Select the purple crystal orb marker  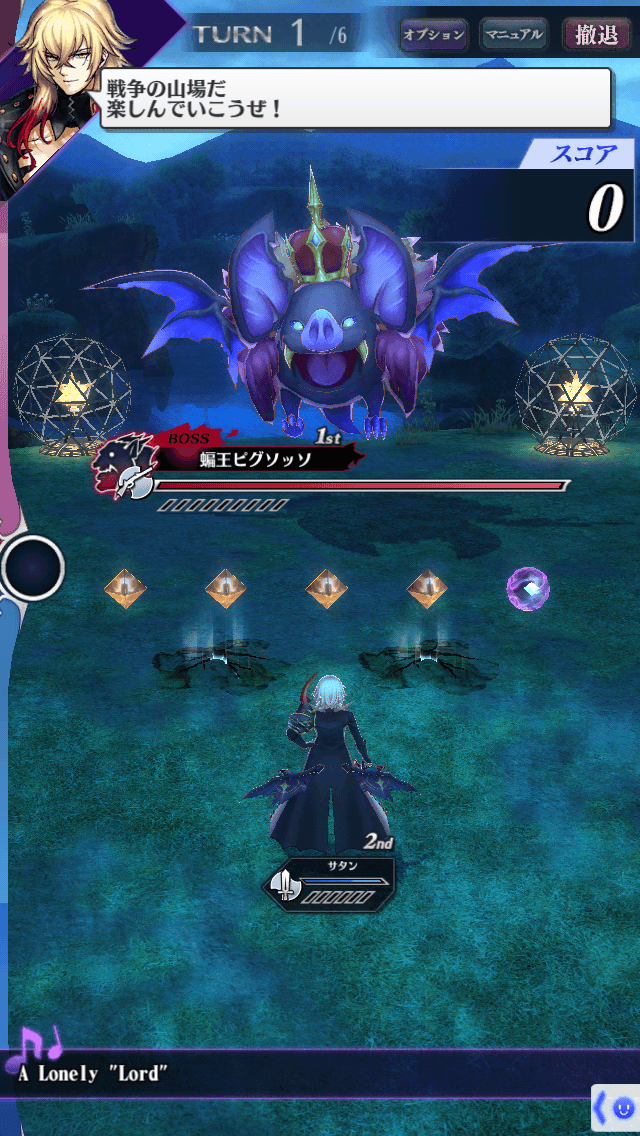pos(527,588)
